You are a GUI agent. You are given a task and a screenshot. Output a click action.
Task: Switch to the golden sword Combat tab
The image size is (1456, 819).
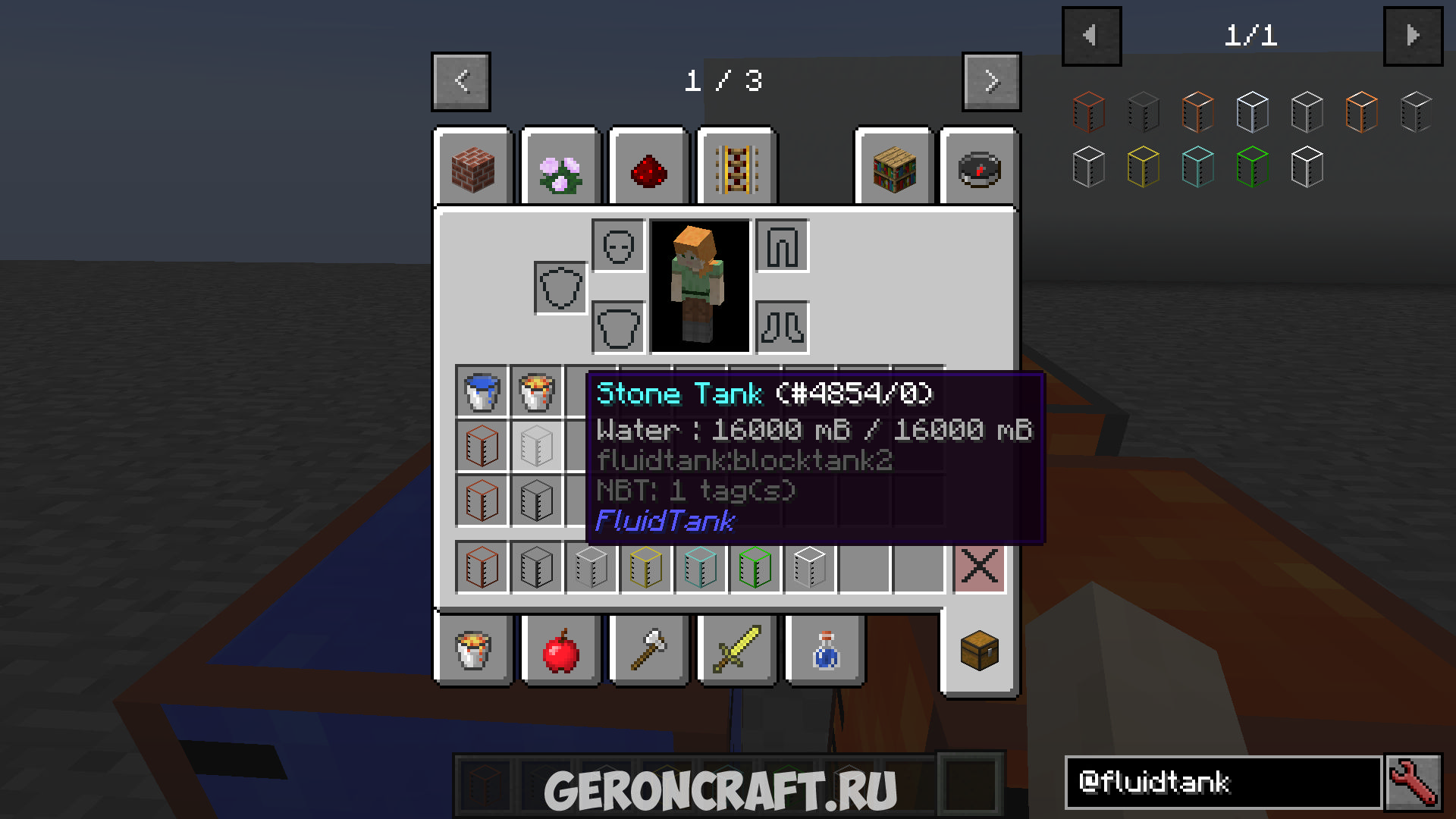coord(736,651)
